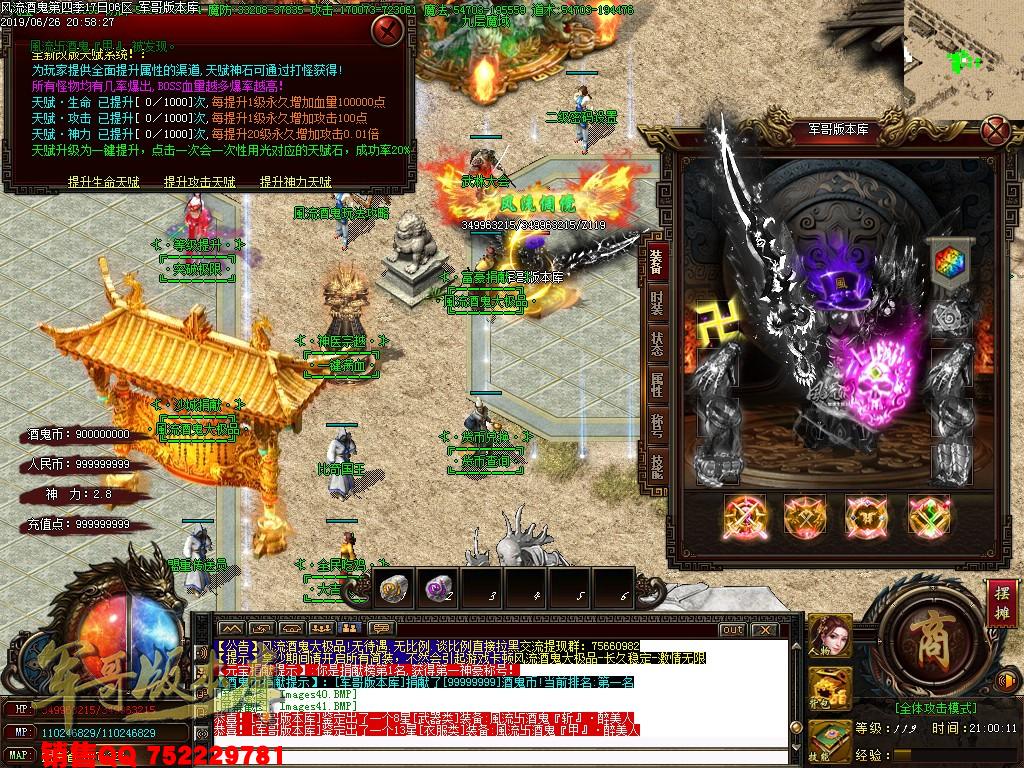Open the 属性 attributes tab
1024x768 pixels.
(656, 385)
